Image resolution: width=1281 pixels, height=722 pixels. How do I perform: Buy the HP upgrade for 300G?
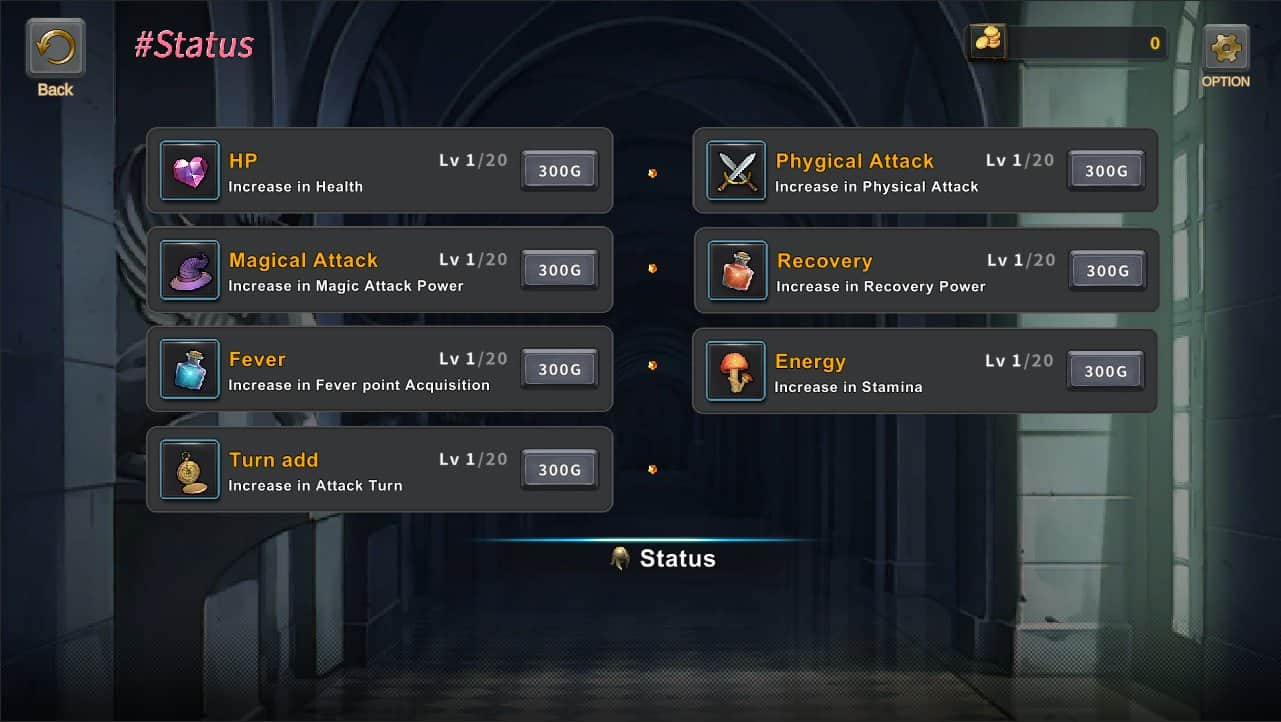click(559, 171)
